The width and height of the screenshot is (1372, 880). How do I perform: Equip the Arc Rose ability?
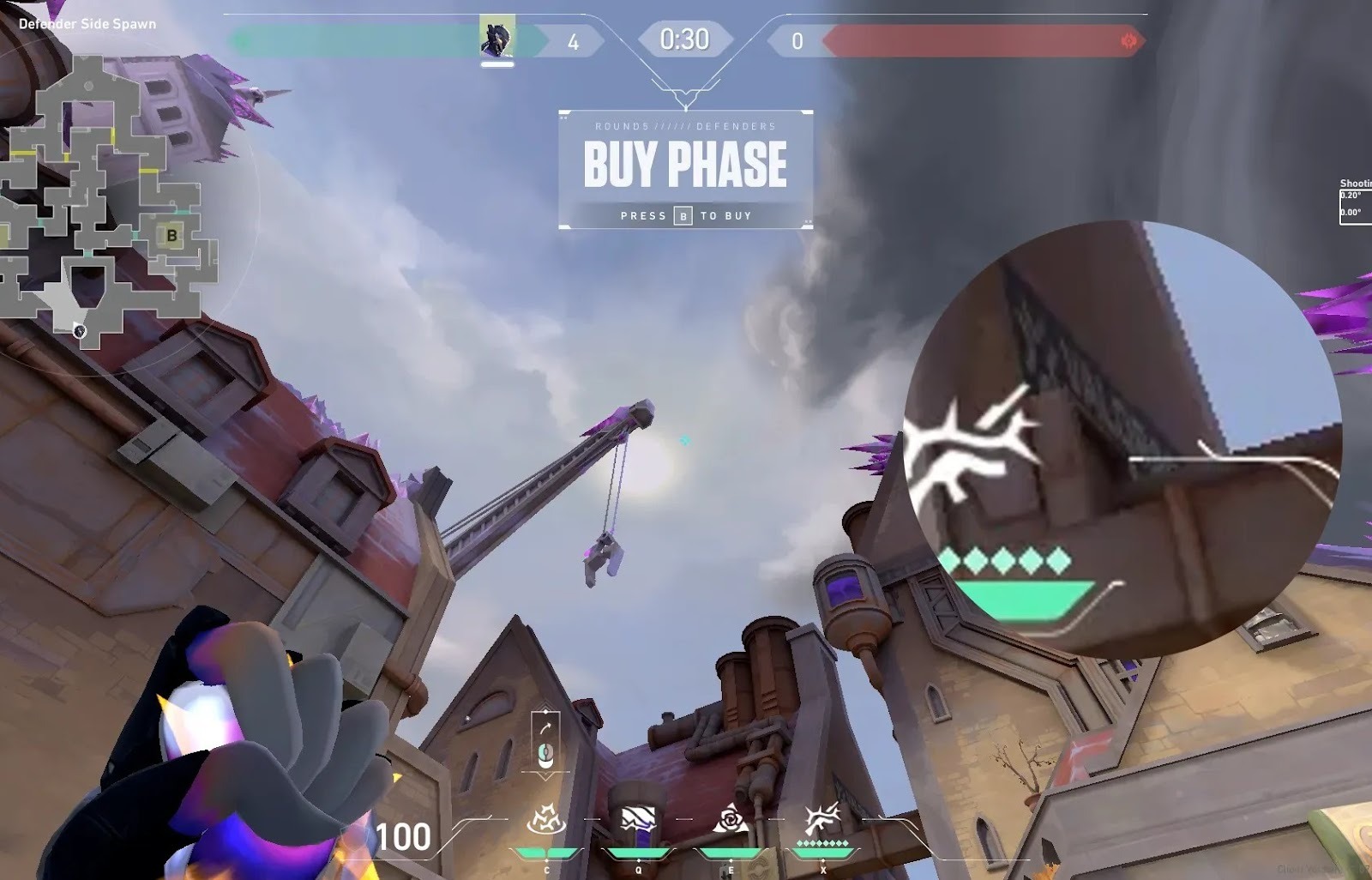pos(731,820)
